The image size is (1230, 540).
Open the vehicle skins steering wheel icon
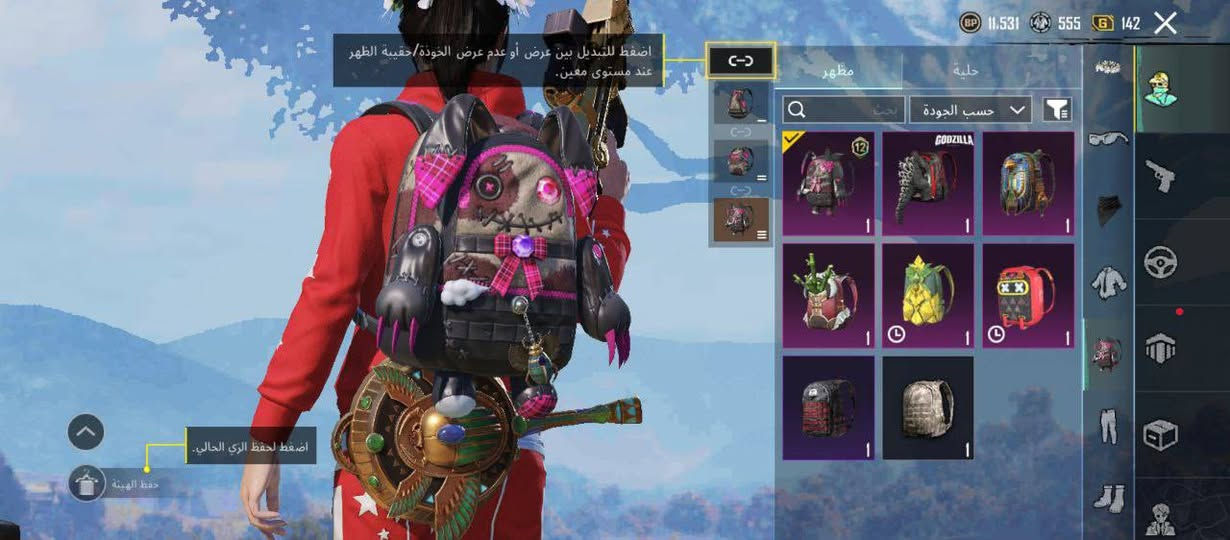[1160, 262]
